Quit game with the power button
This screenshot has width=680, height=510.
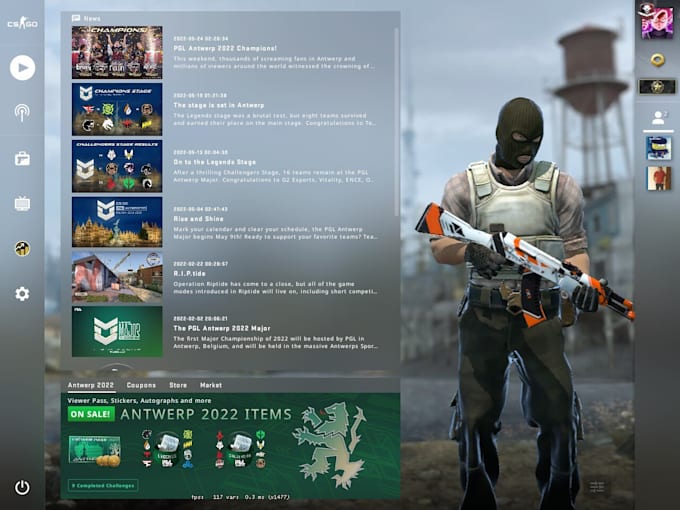pyautogui.click(x=22, y=488)
